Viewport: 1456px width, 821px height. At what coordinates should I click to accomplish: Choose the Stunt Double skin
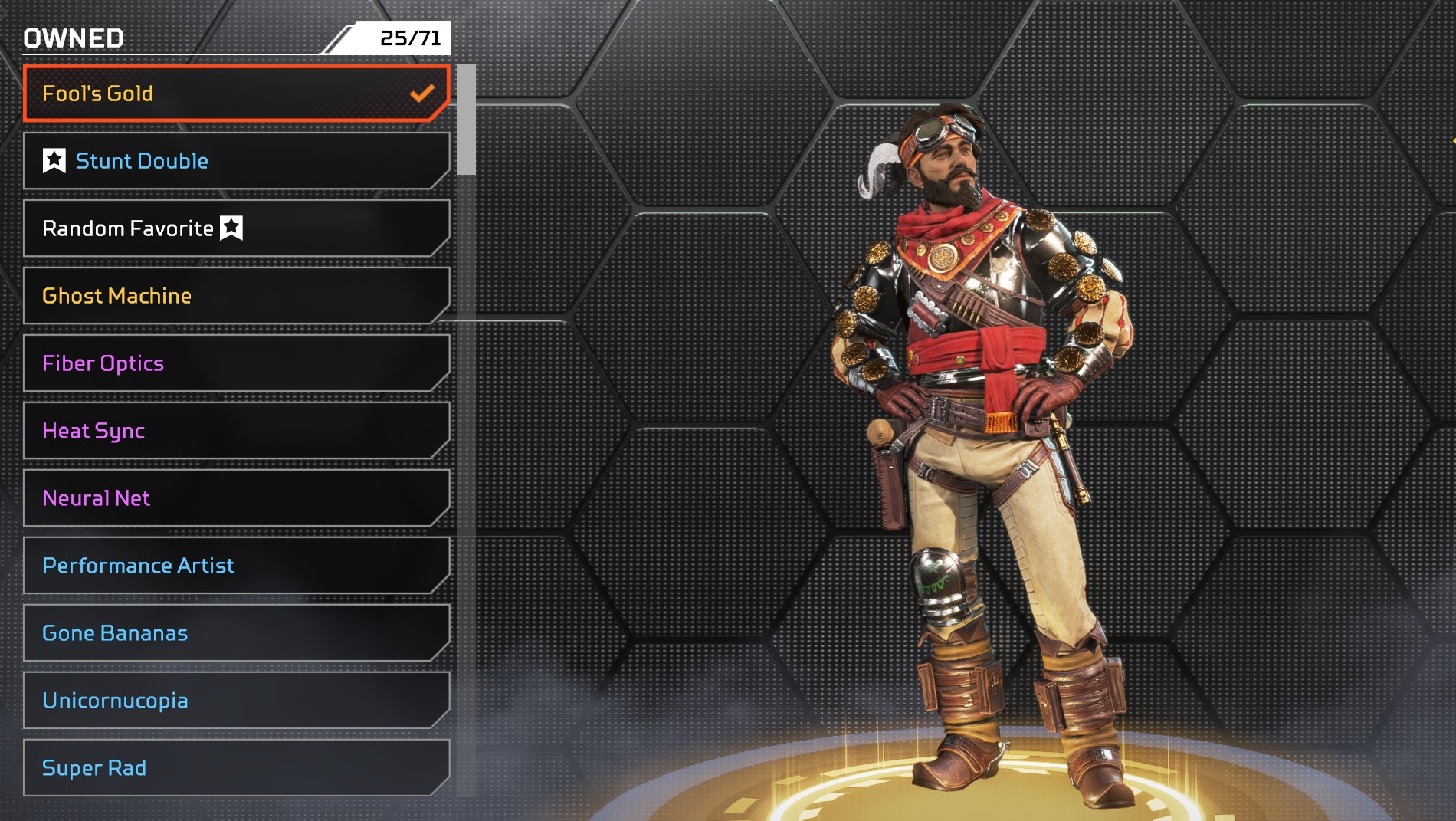tap(236, 161)
